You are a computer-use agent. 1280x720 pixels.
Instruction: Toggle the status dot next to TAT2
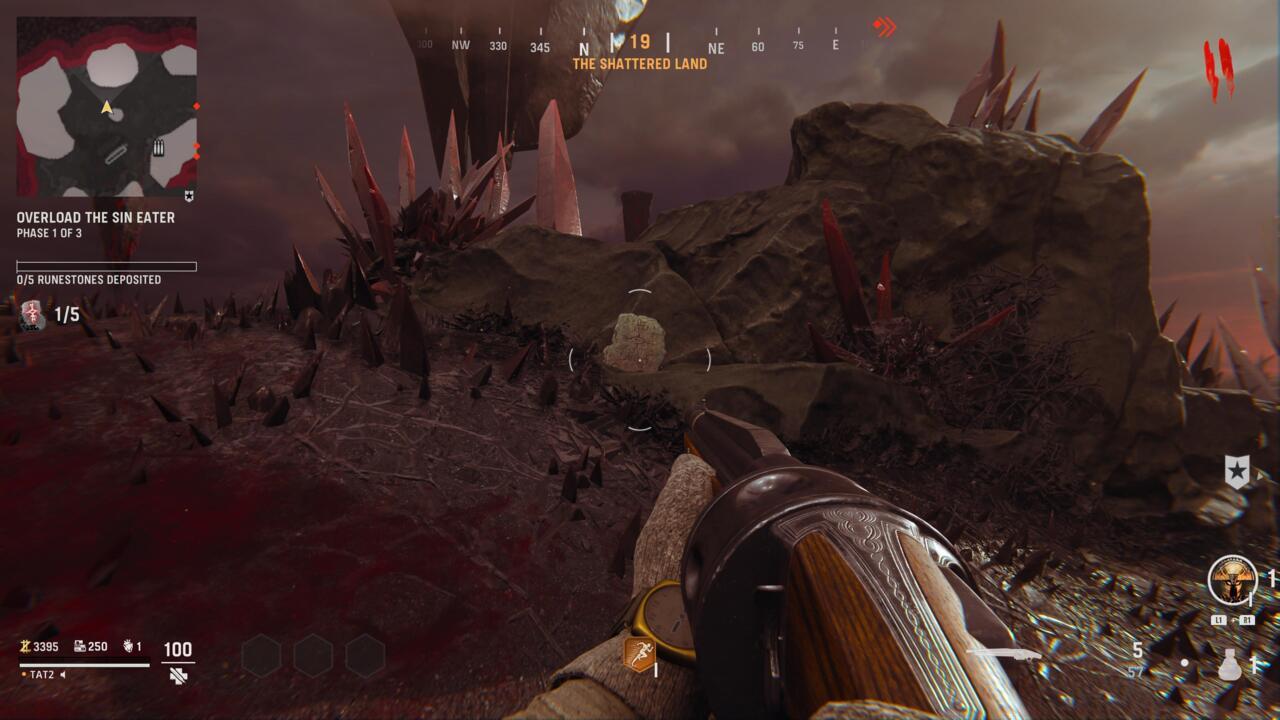23,675
